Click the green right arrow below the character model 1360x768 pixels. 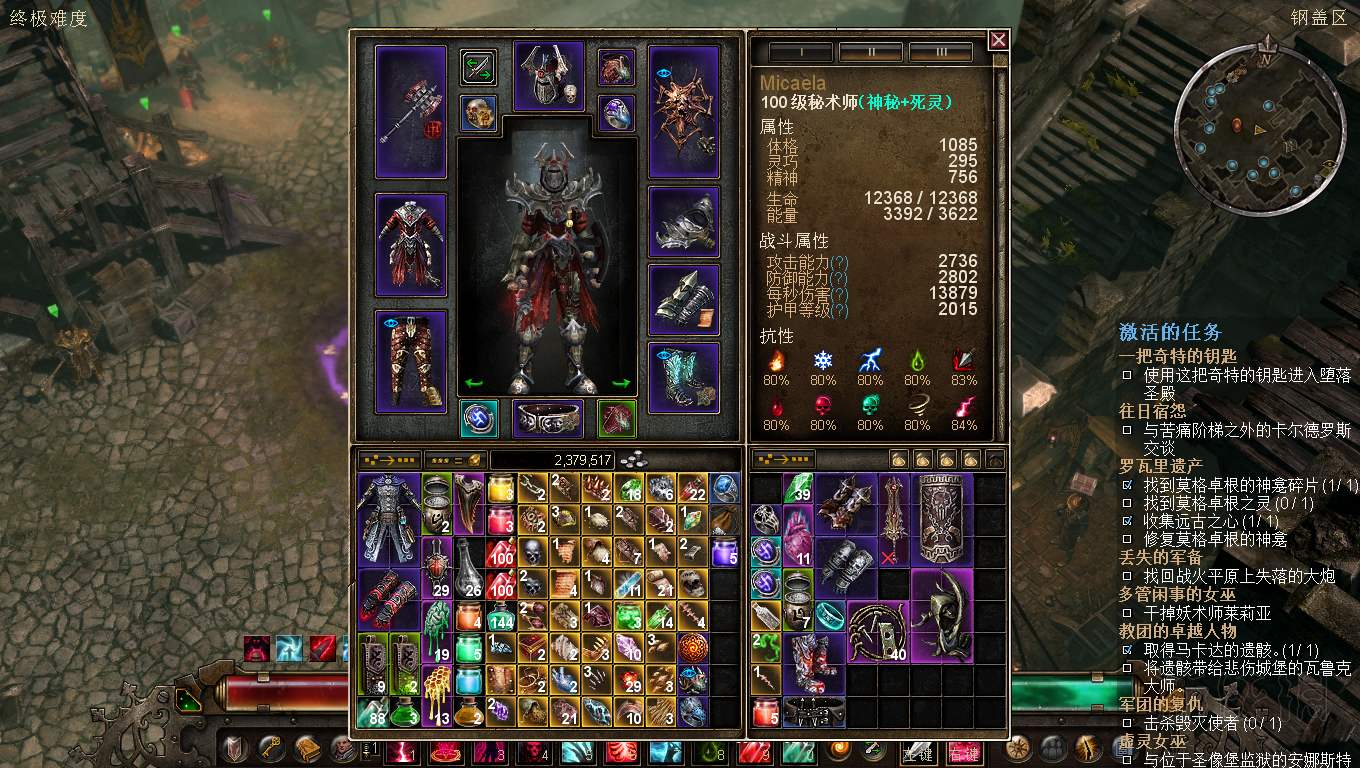click(622, 385)
